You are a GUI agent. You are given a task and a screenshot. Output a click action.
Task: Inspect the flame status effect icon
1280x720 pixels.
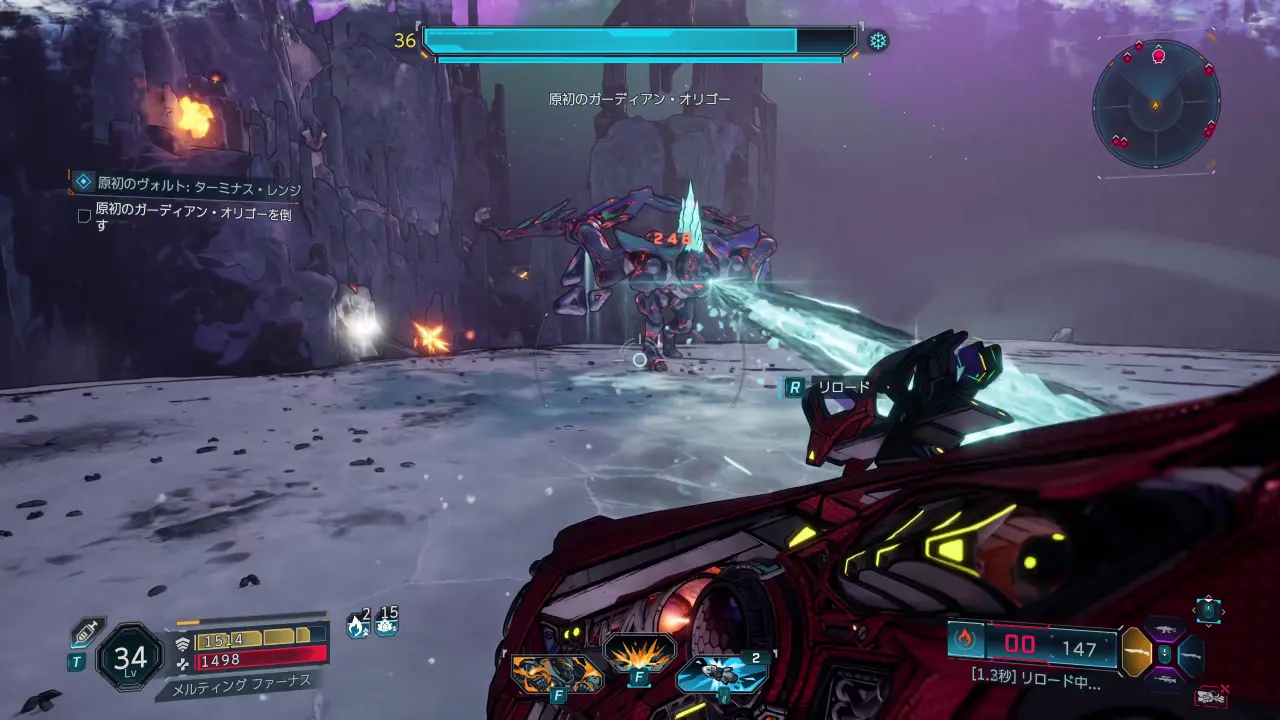click(358, 625)
